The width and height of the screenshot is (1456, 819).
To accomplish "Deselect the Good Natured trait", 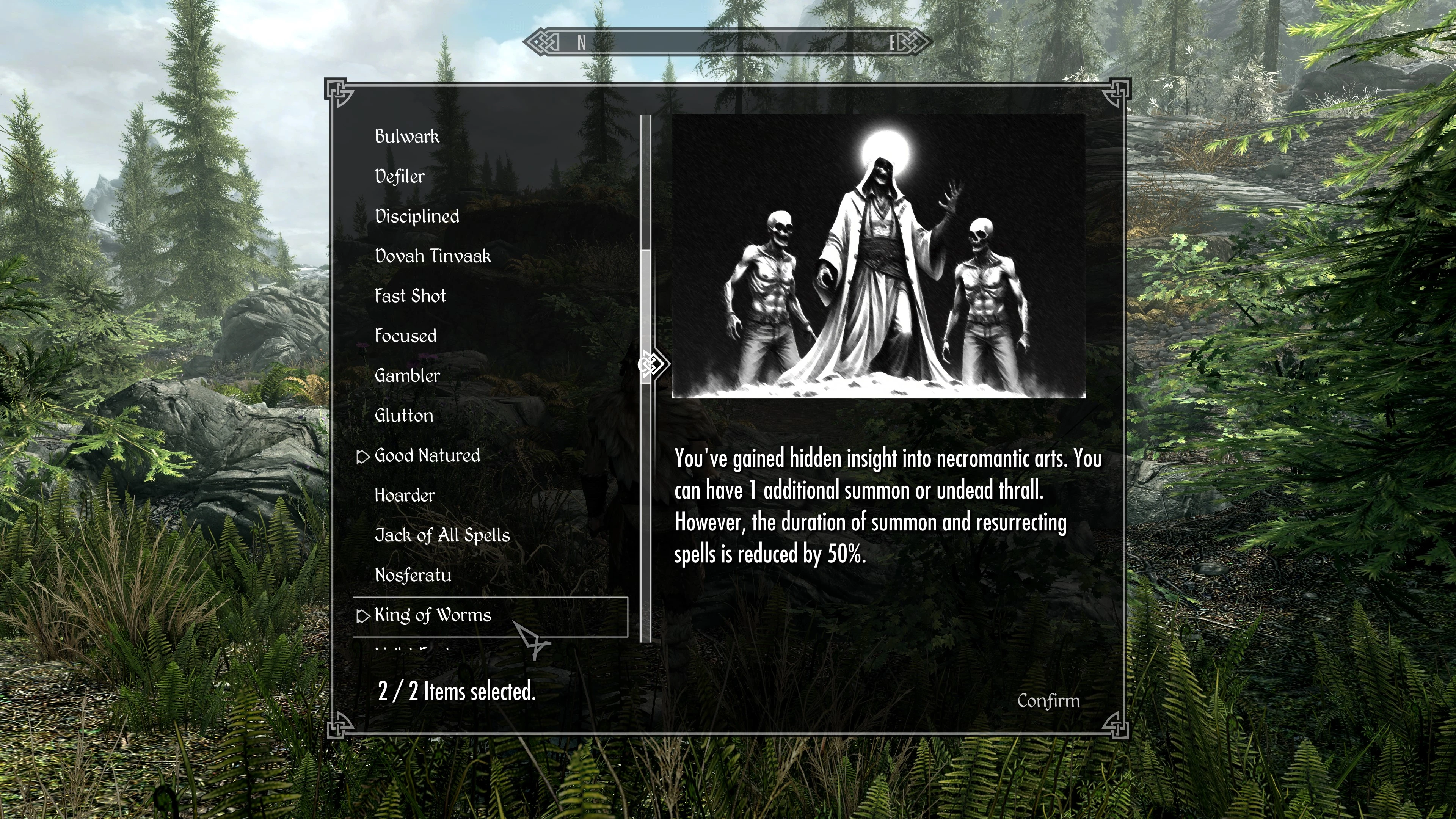I will 427,455.
